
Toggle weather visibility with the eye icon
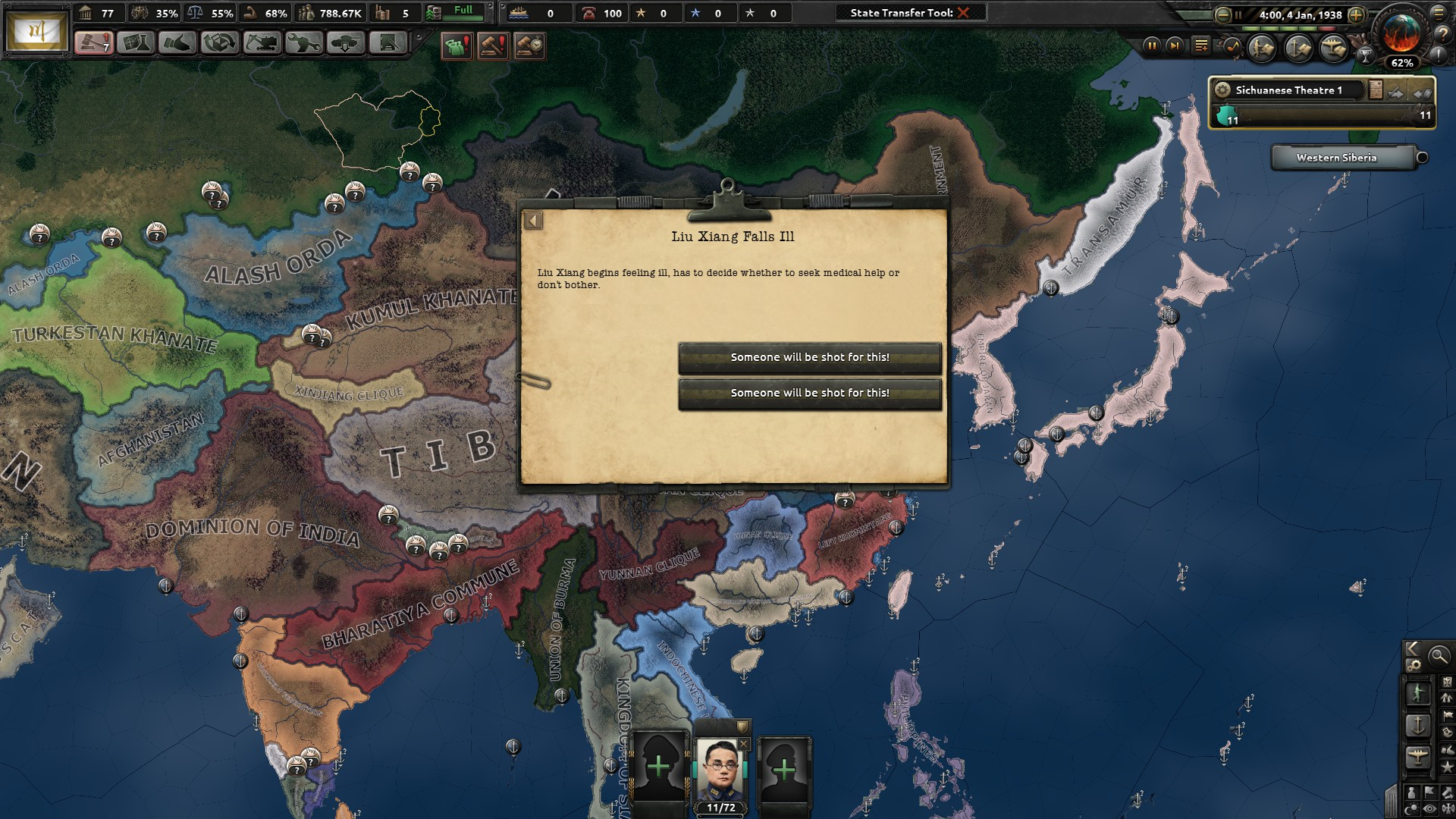(x=1429, y=808)
